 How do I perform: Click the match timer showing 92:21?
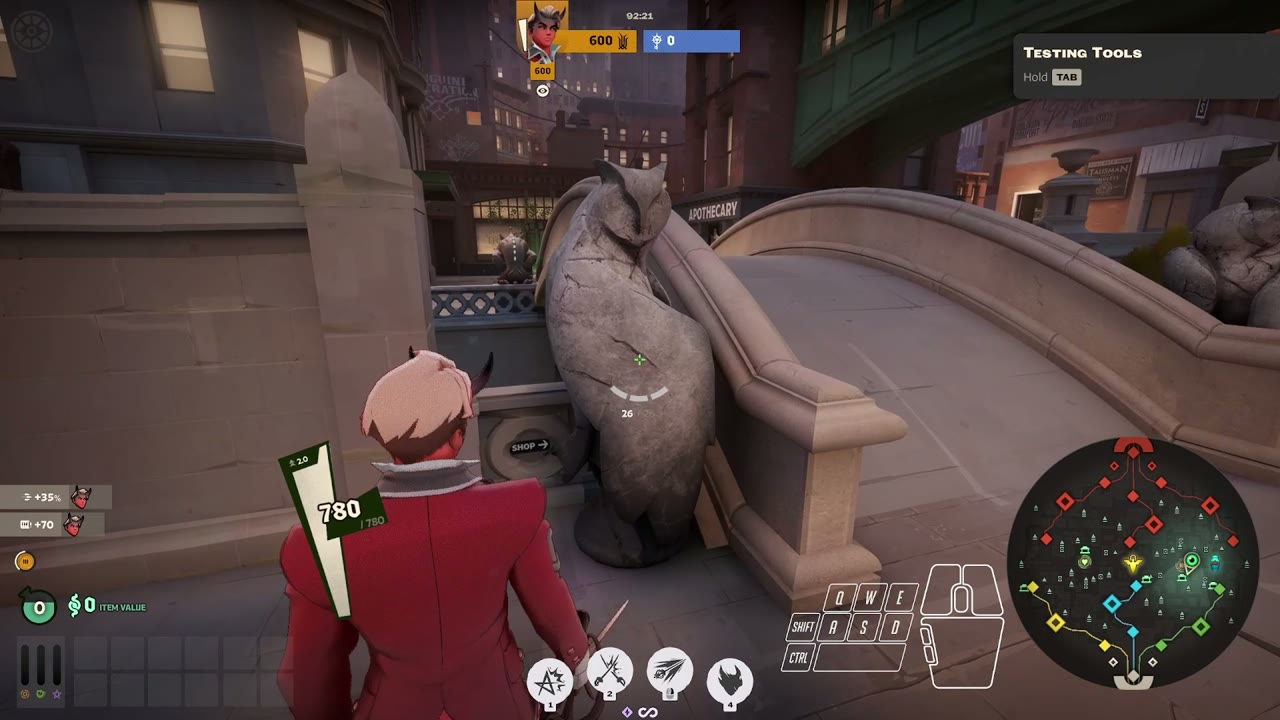pyautogui.click(x=640, y=15)
